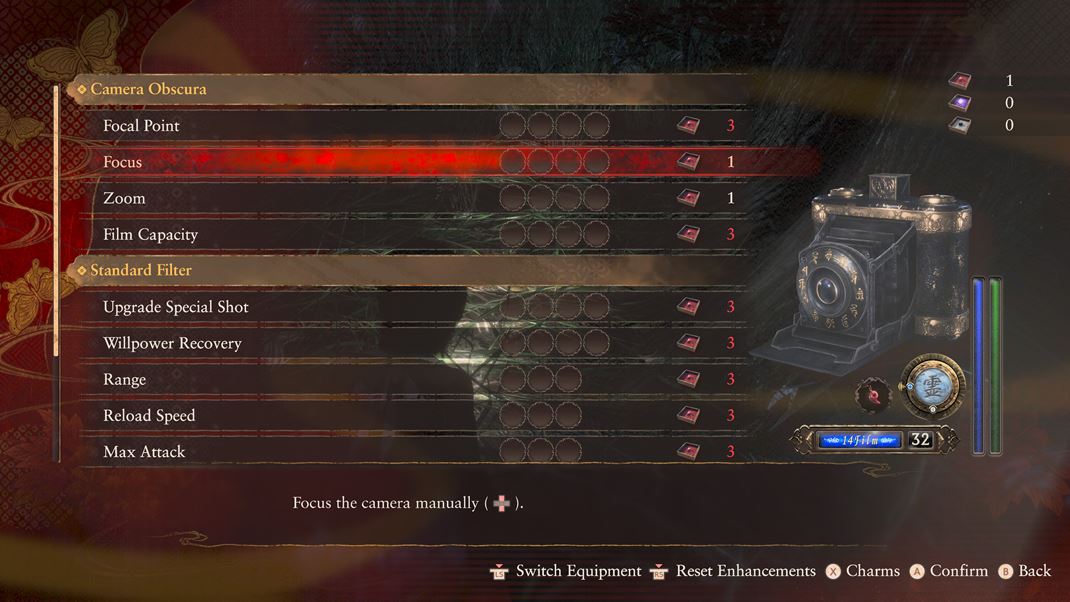
Task: Select the round blue kanji filter emblem
Action: (932, 387)
